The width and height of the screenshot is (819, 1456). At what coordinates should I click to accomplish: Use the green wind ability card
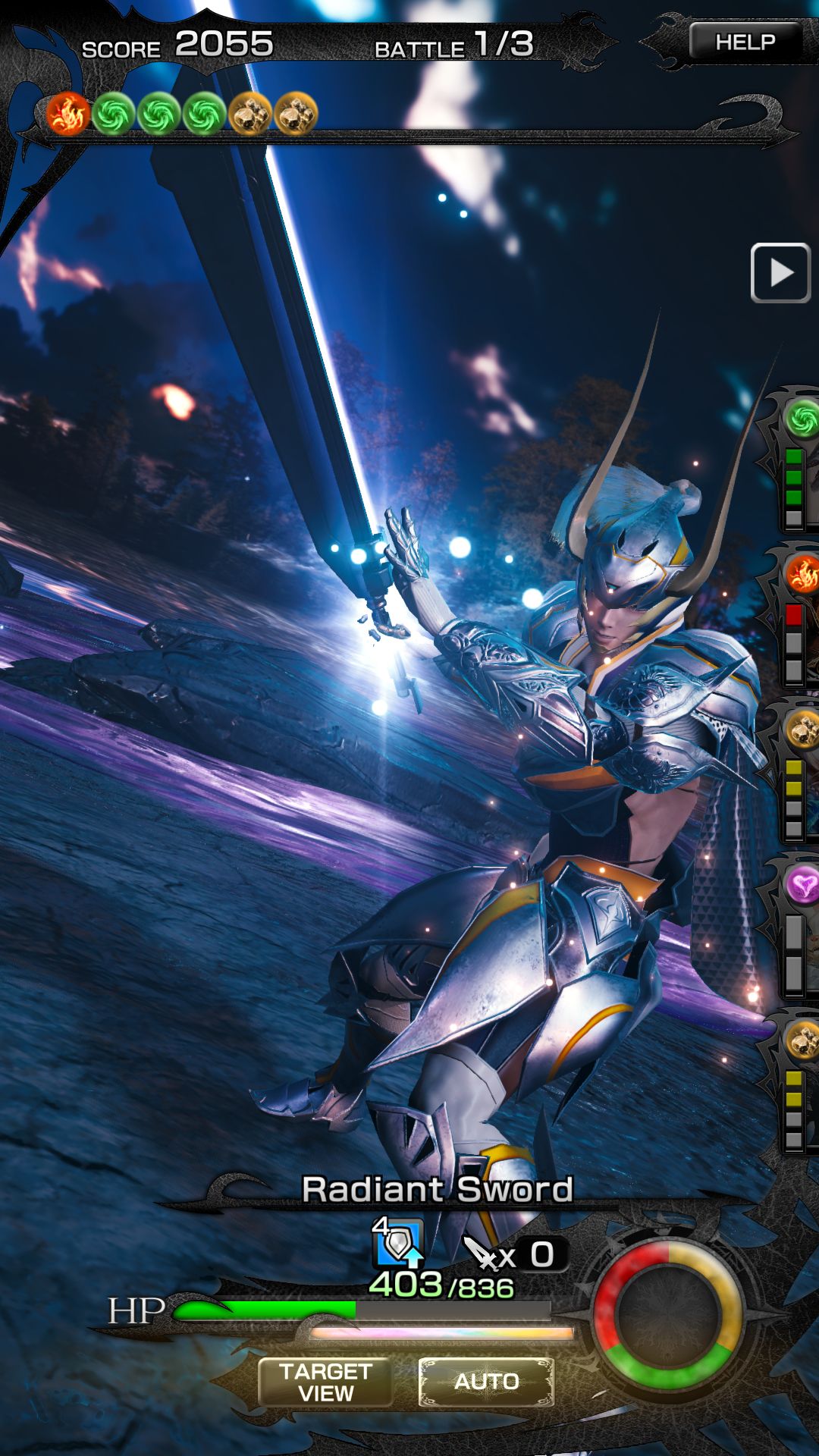(799, 463)
